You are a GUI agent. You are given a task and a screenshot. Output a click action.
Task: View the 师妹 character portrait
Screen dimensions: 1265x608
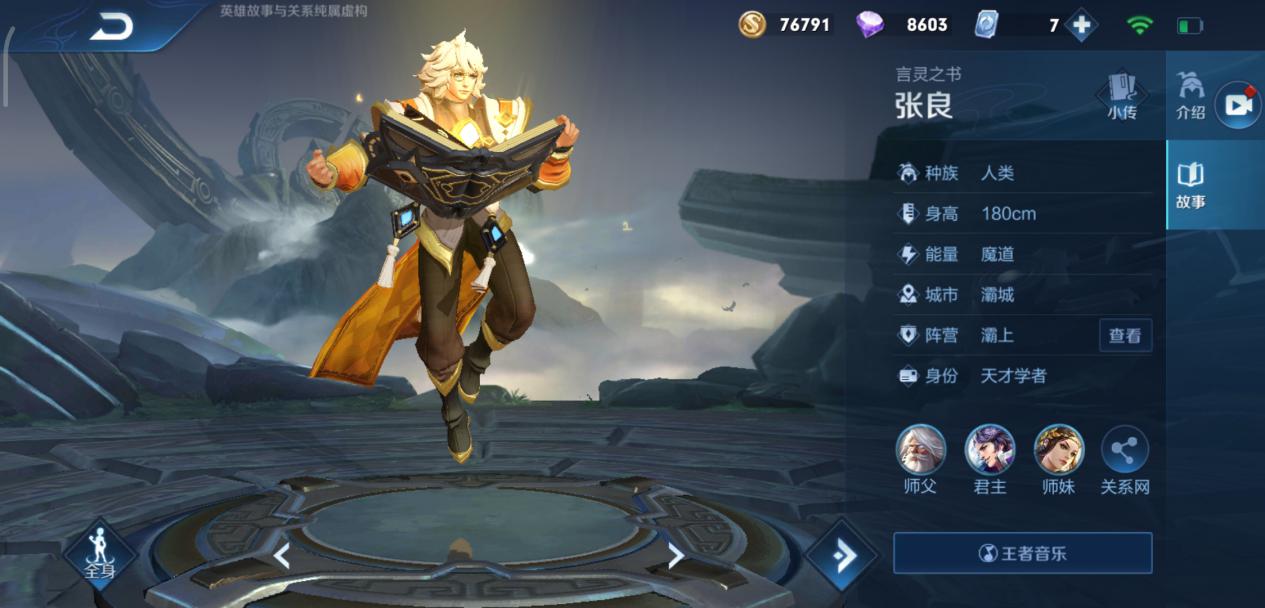click(x=1058, y=450)
